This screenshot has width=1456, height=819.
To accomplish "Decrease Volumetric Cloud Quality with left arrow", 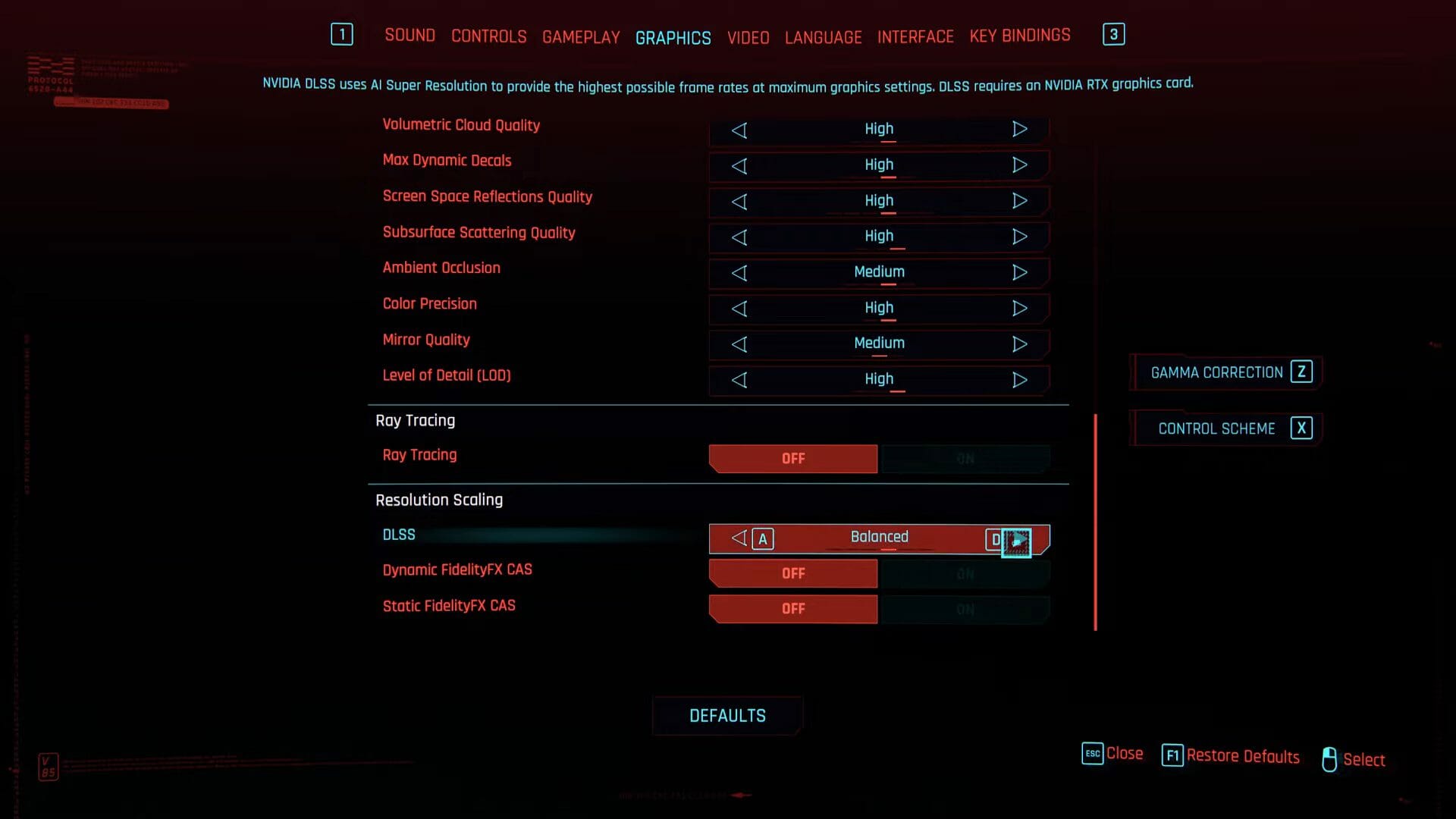I will click(739, 130).
